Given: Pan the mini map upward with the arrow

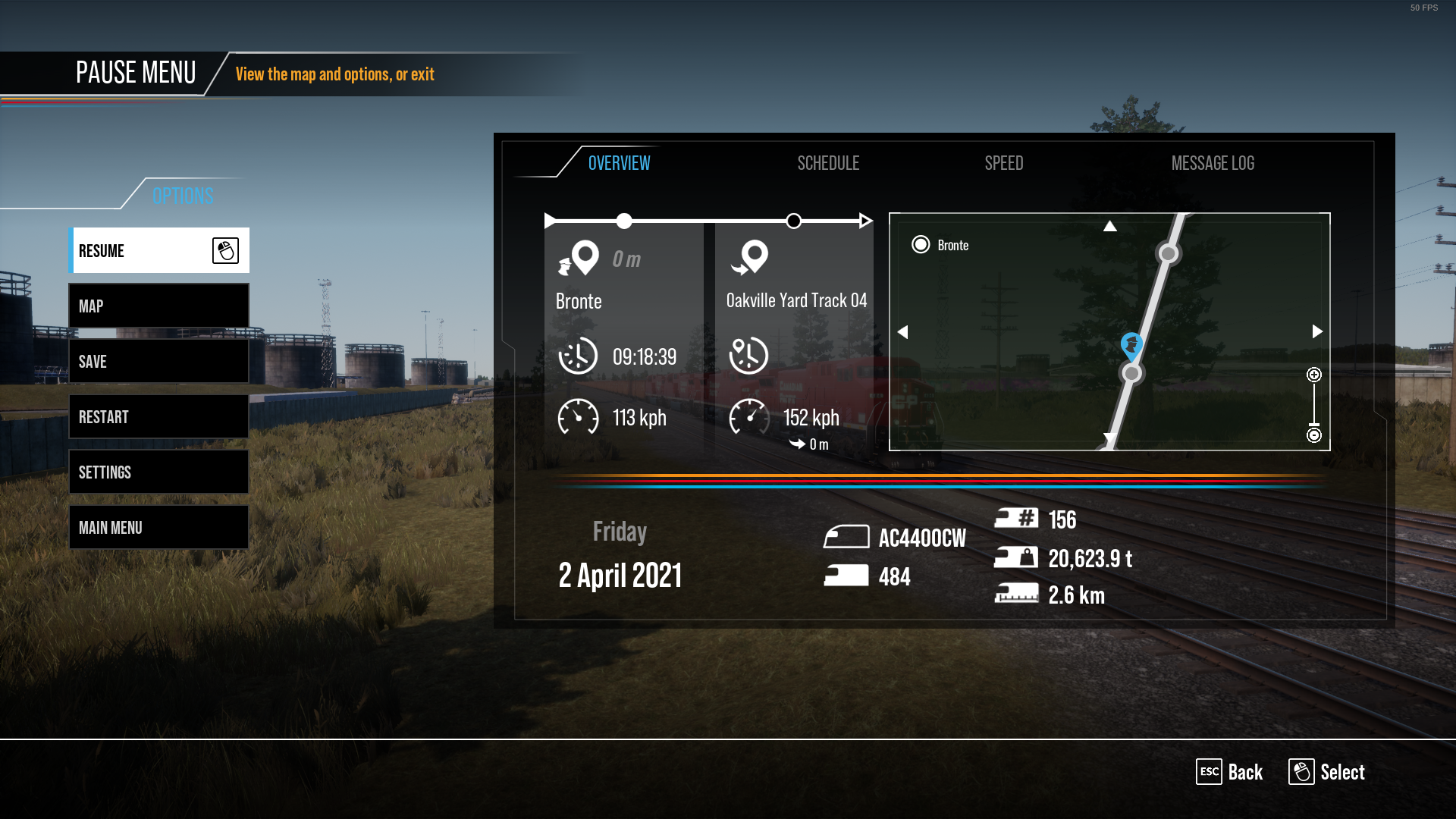Looking at the screenshot, I should (1109, 226).
